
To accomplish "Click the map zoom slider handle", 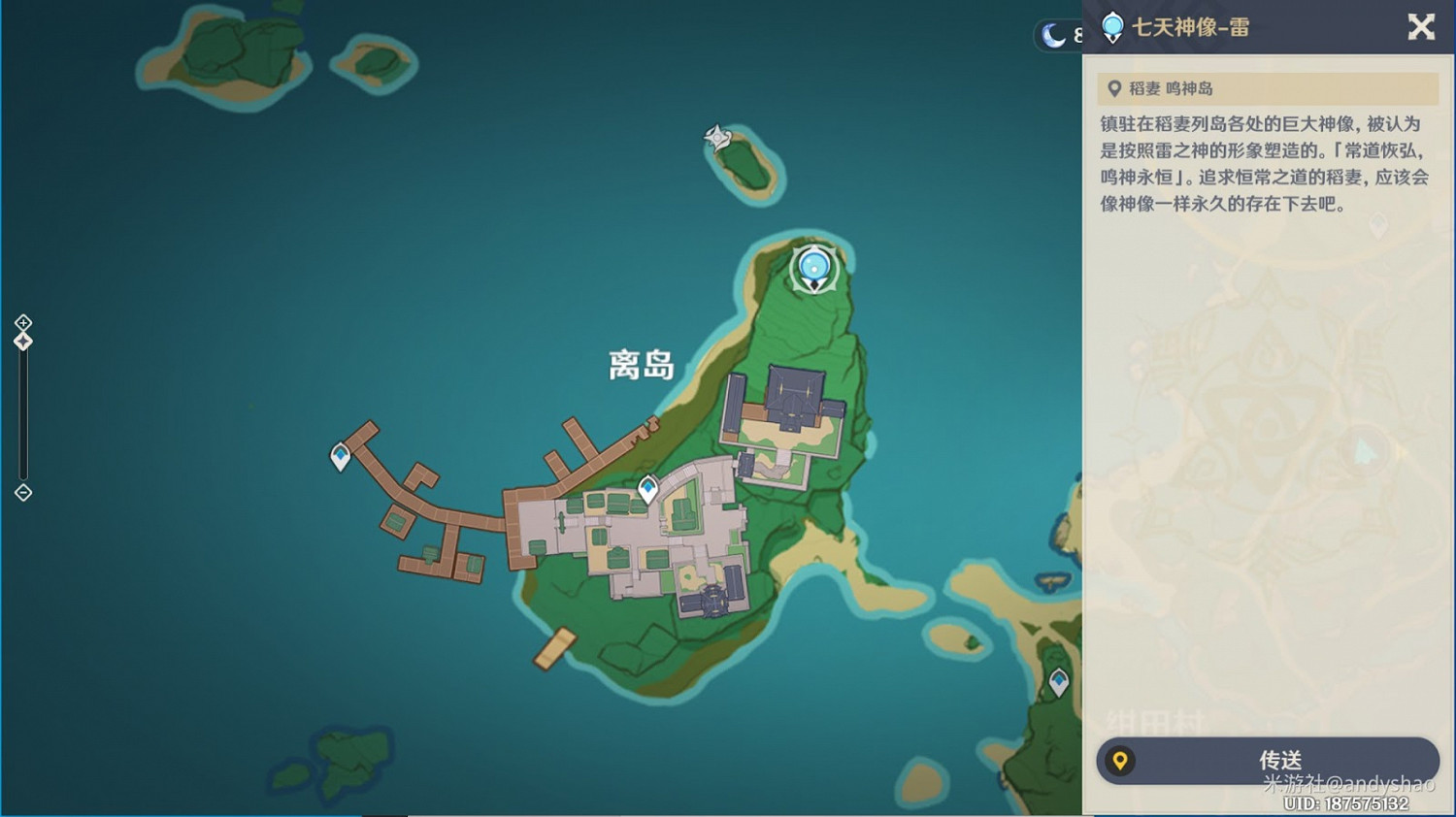I will (x=22, y=340).
